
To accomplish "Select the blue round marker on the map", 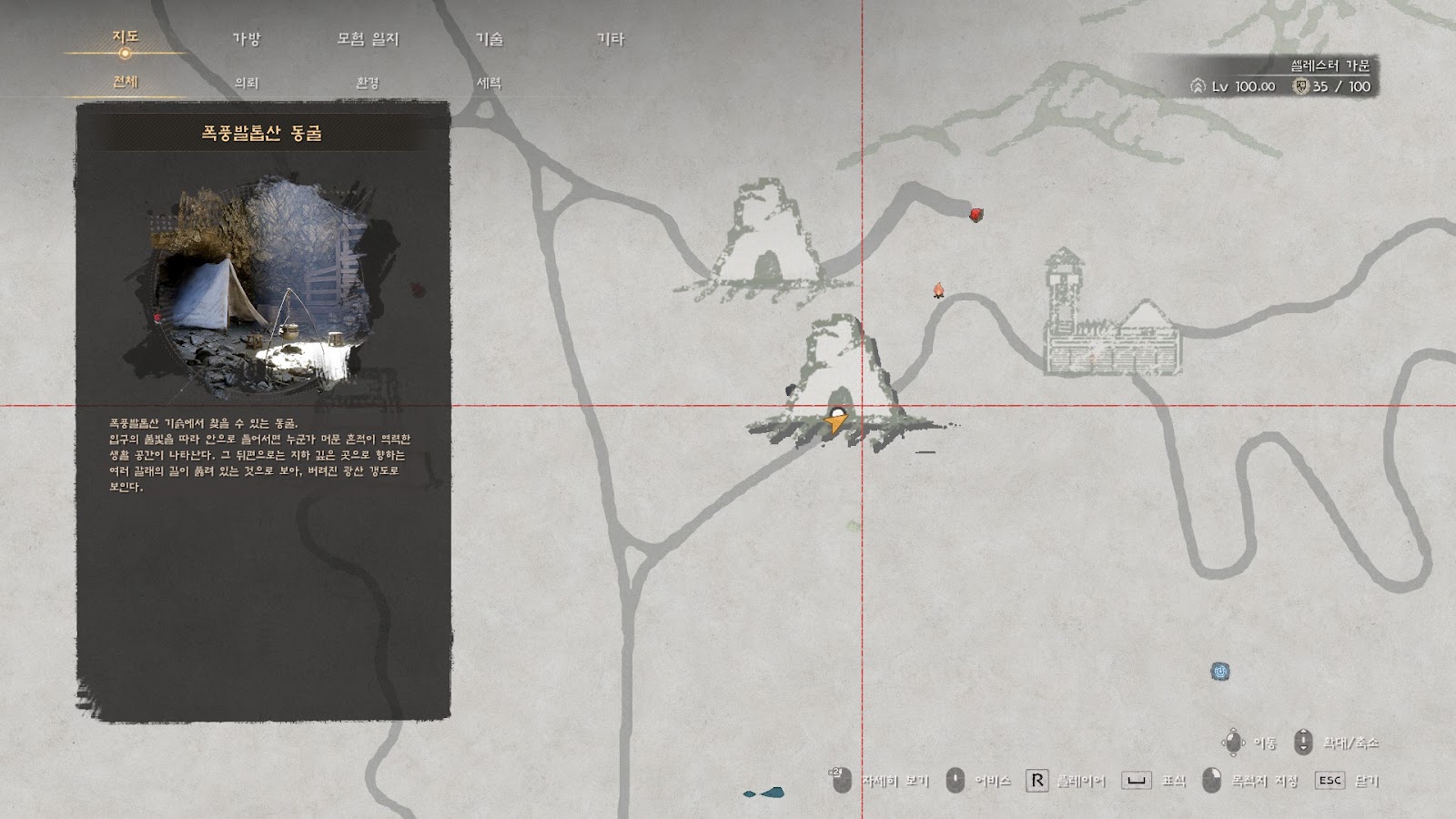I will click(x=1220, y=672).
